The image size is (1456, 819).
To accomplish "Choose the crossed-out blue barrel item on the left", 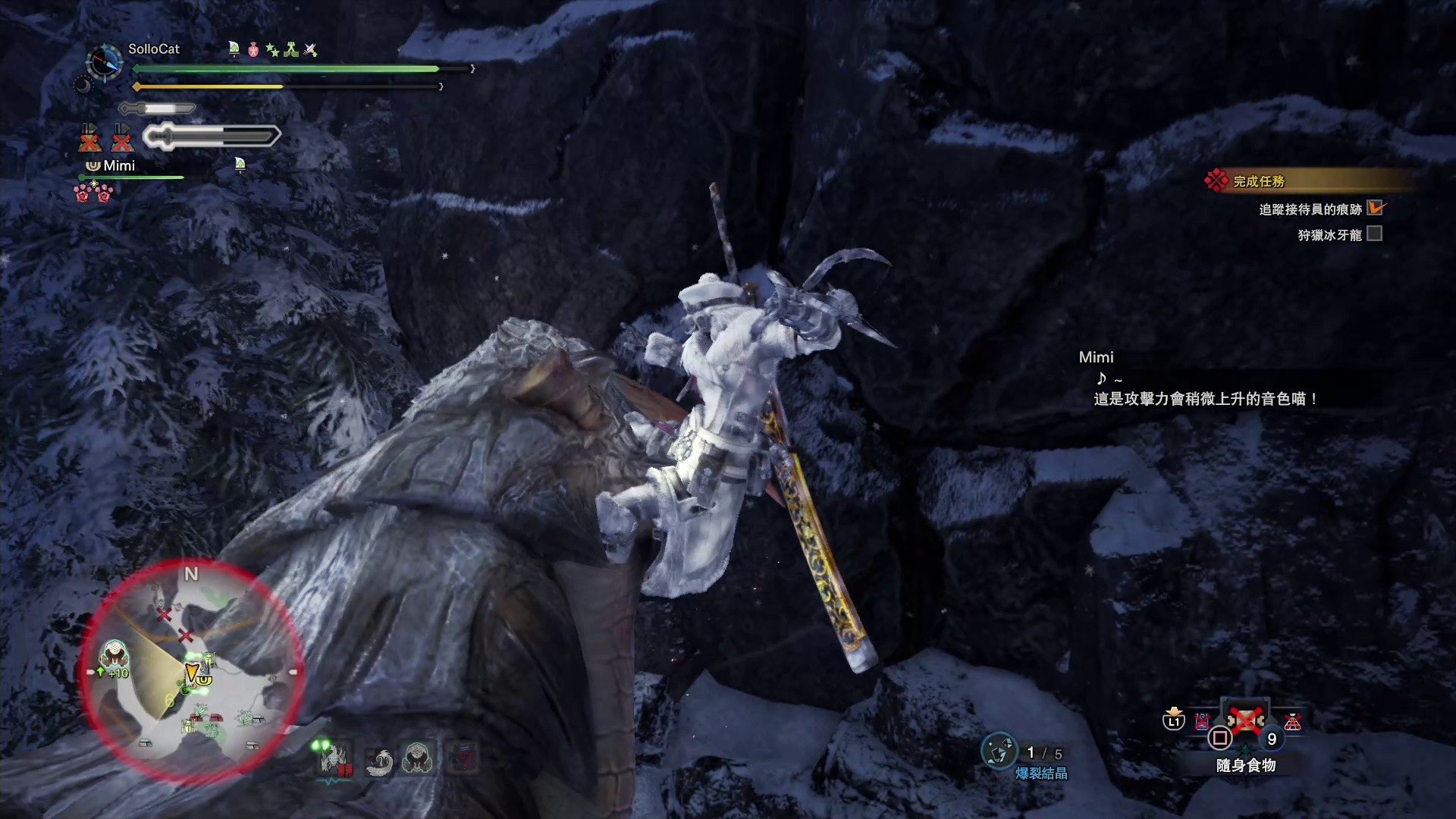I will 1202,721.
